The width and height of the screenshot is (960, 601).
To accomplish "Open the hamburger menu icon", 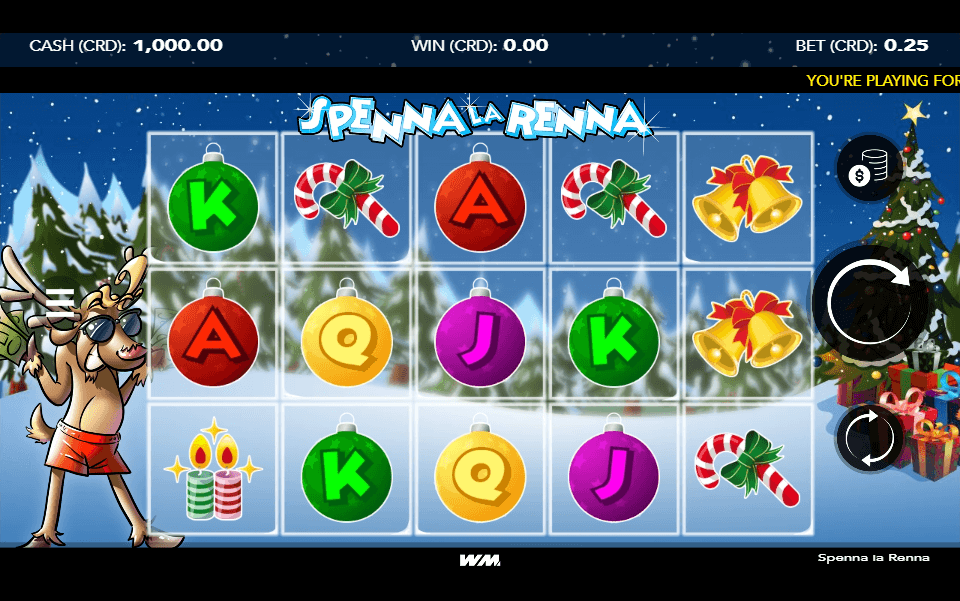I will coord(61,301).
